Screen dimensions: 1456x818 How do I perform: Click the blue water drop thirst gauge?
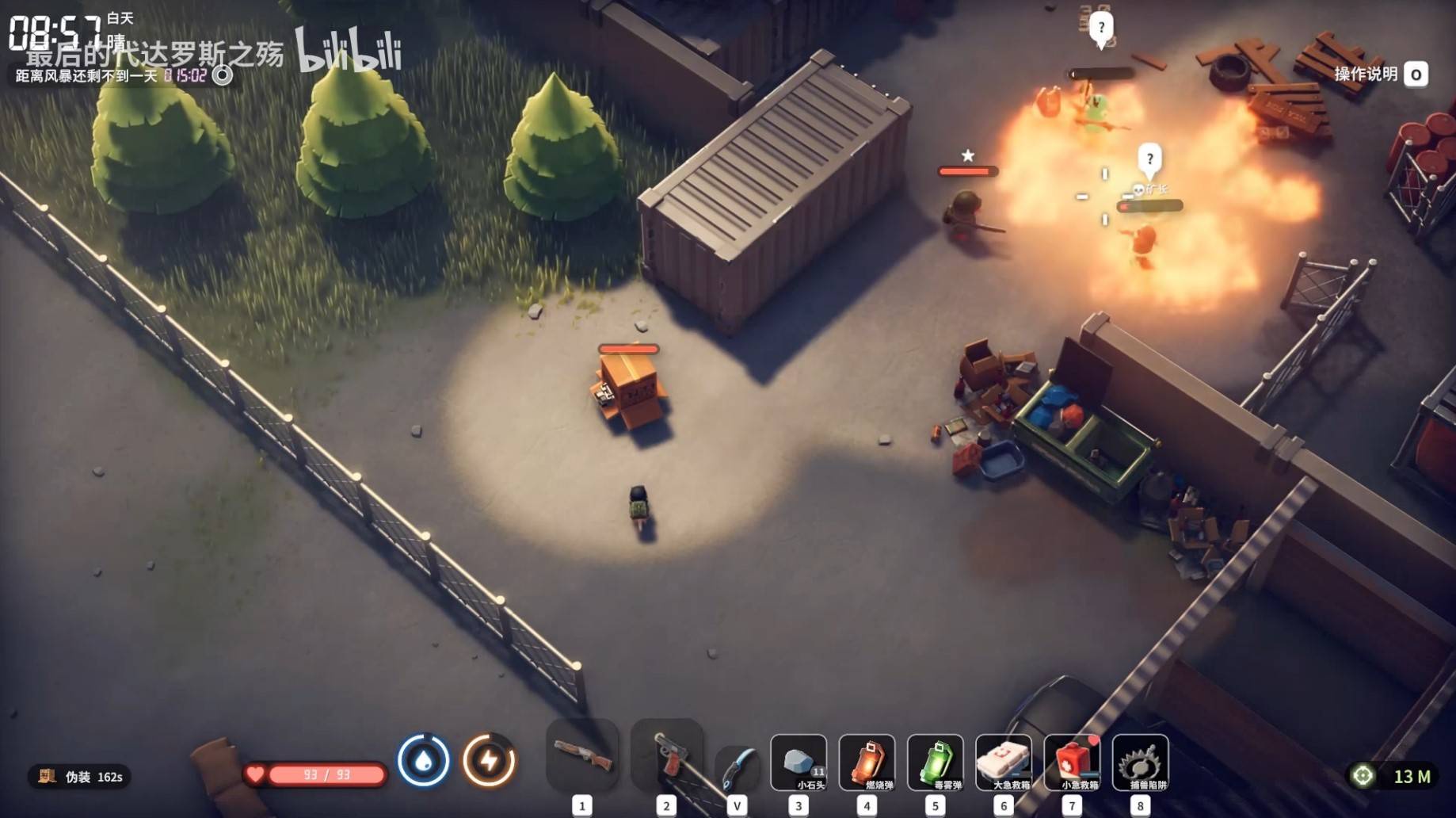click(x=423, y=761)
